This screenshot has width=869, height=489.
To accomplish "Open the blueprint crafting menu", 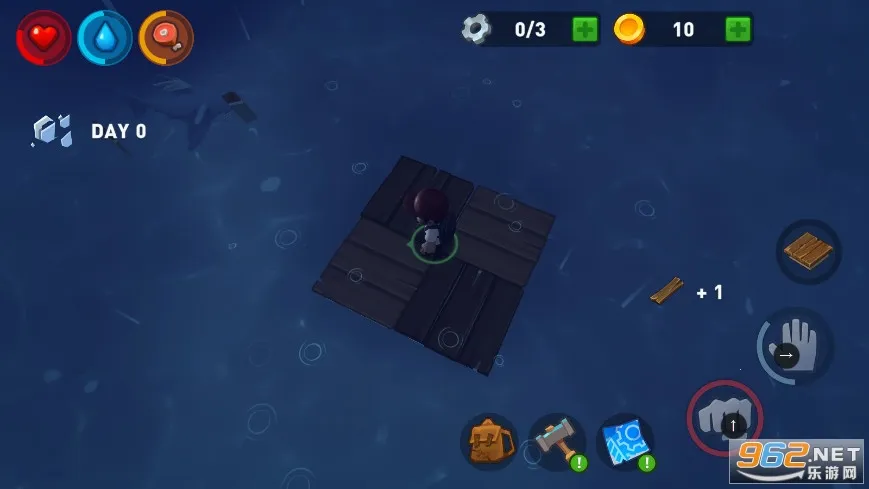I will point(625,441).
